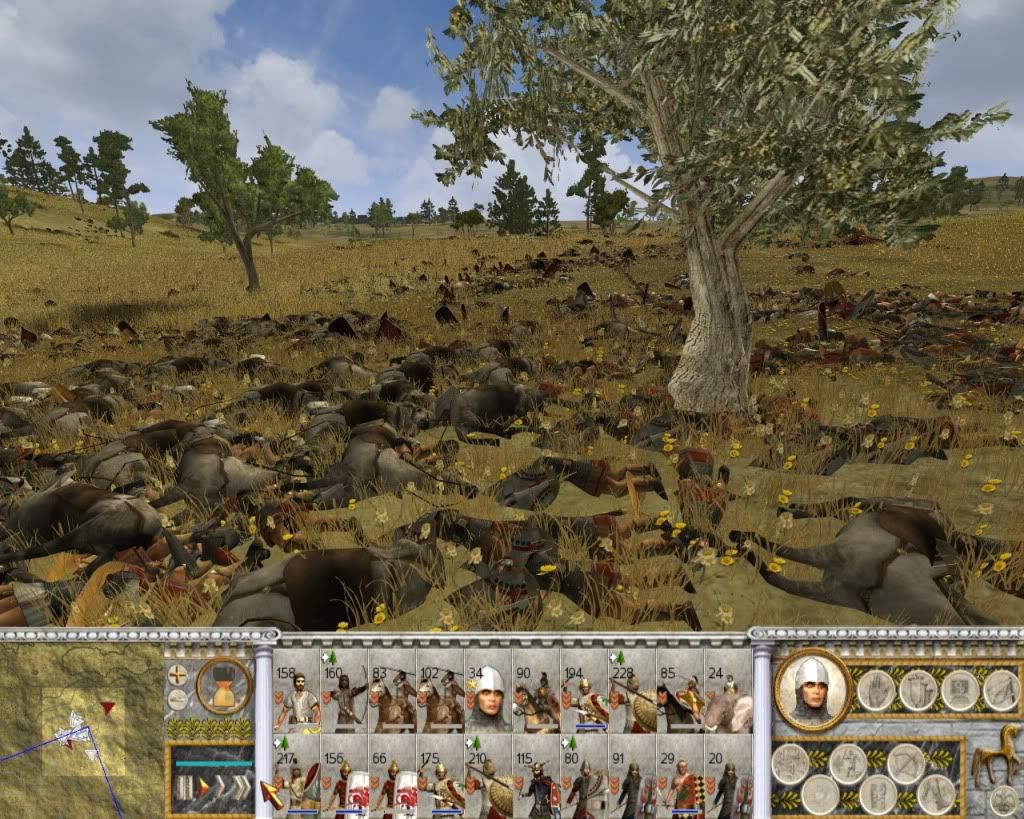This screenshot has width=1024, height=819.
Task: Activate the raised hand halt command
Action: (x=876, y=689)
